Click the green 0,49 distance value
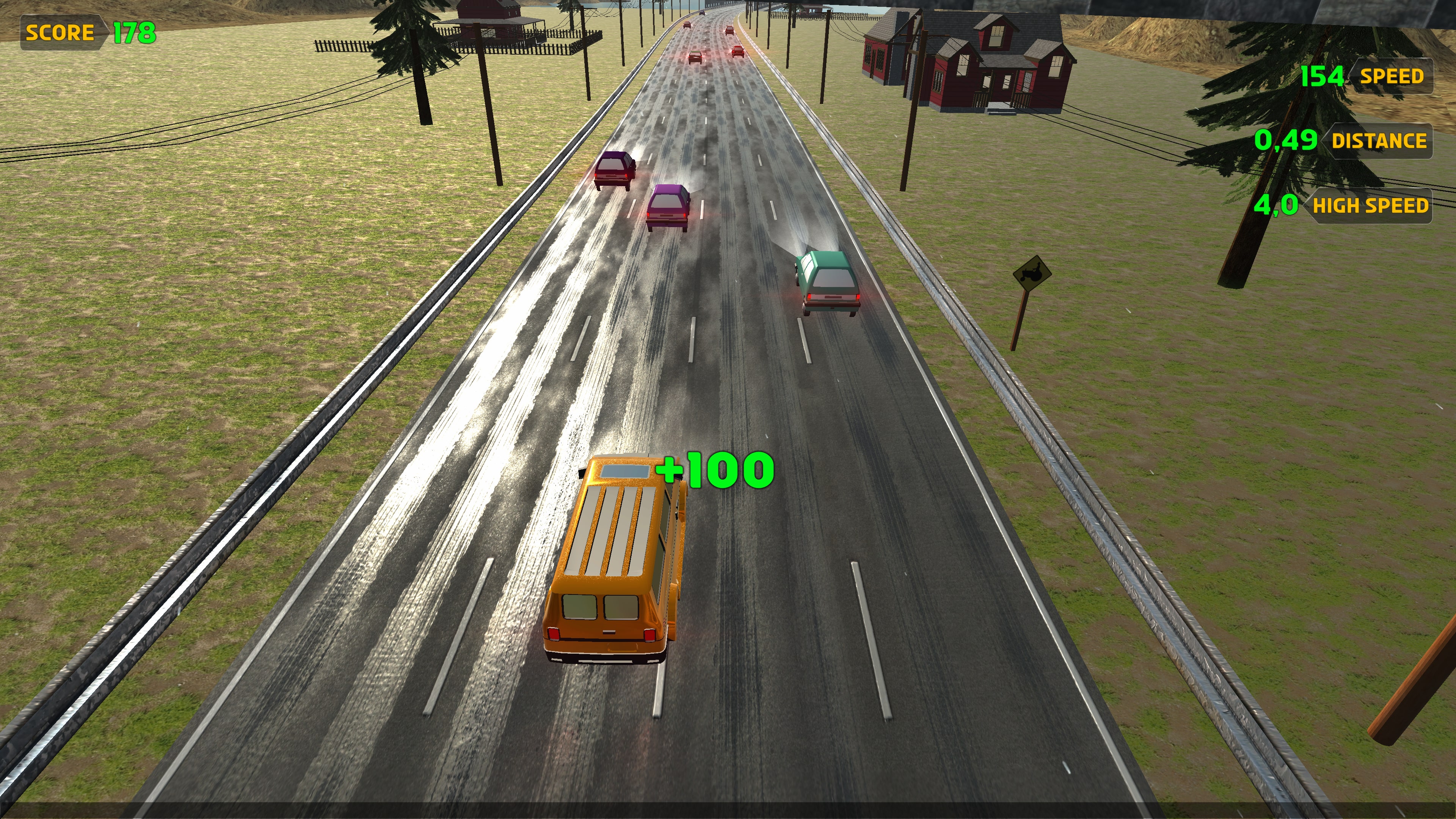The height and width of the screenshot is (819, 1456). (x=1286, y=141)
